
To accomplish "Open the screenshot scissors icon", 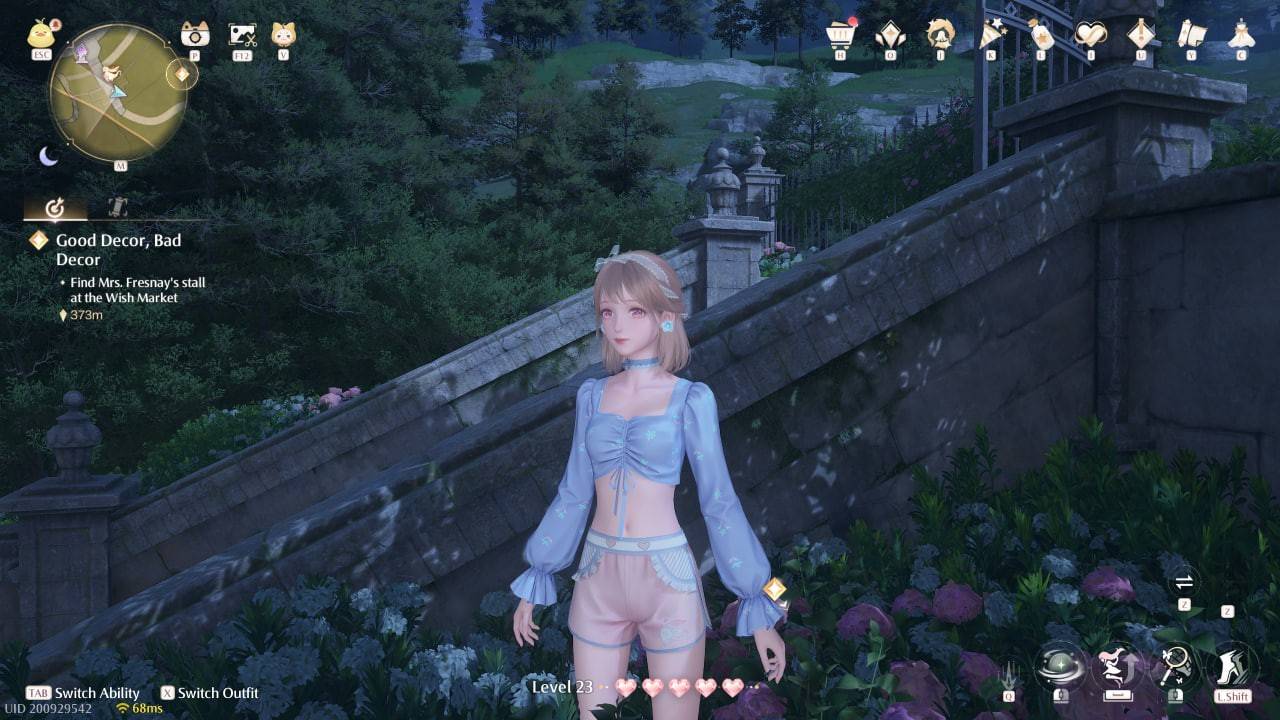I will coord(242,35).
